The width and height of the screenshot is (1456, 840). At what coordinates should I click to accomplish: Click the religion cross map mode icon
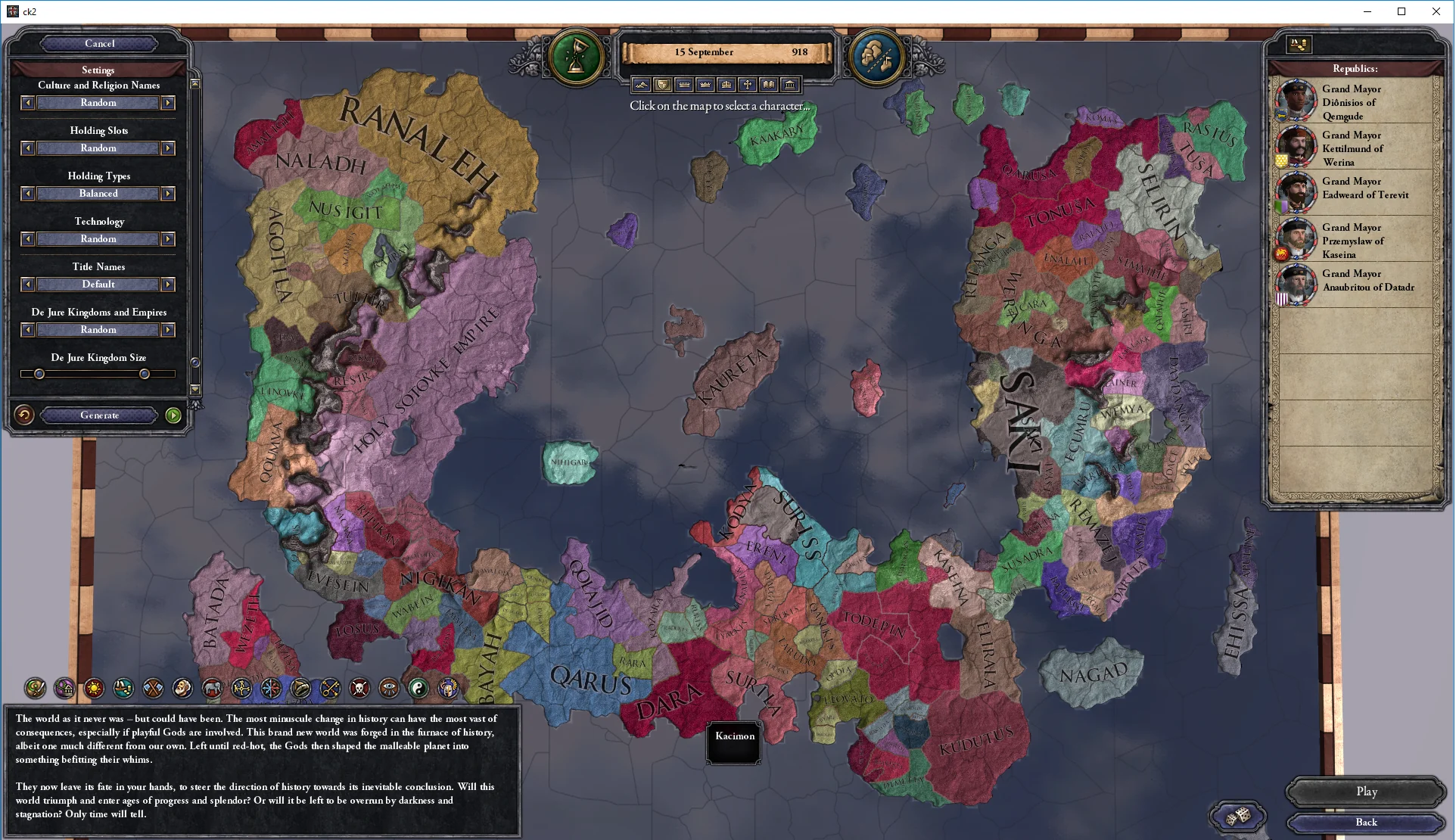[748, 84]
